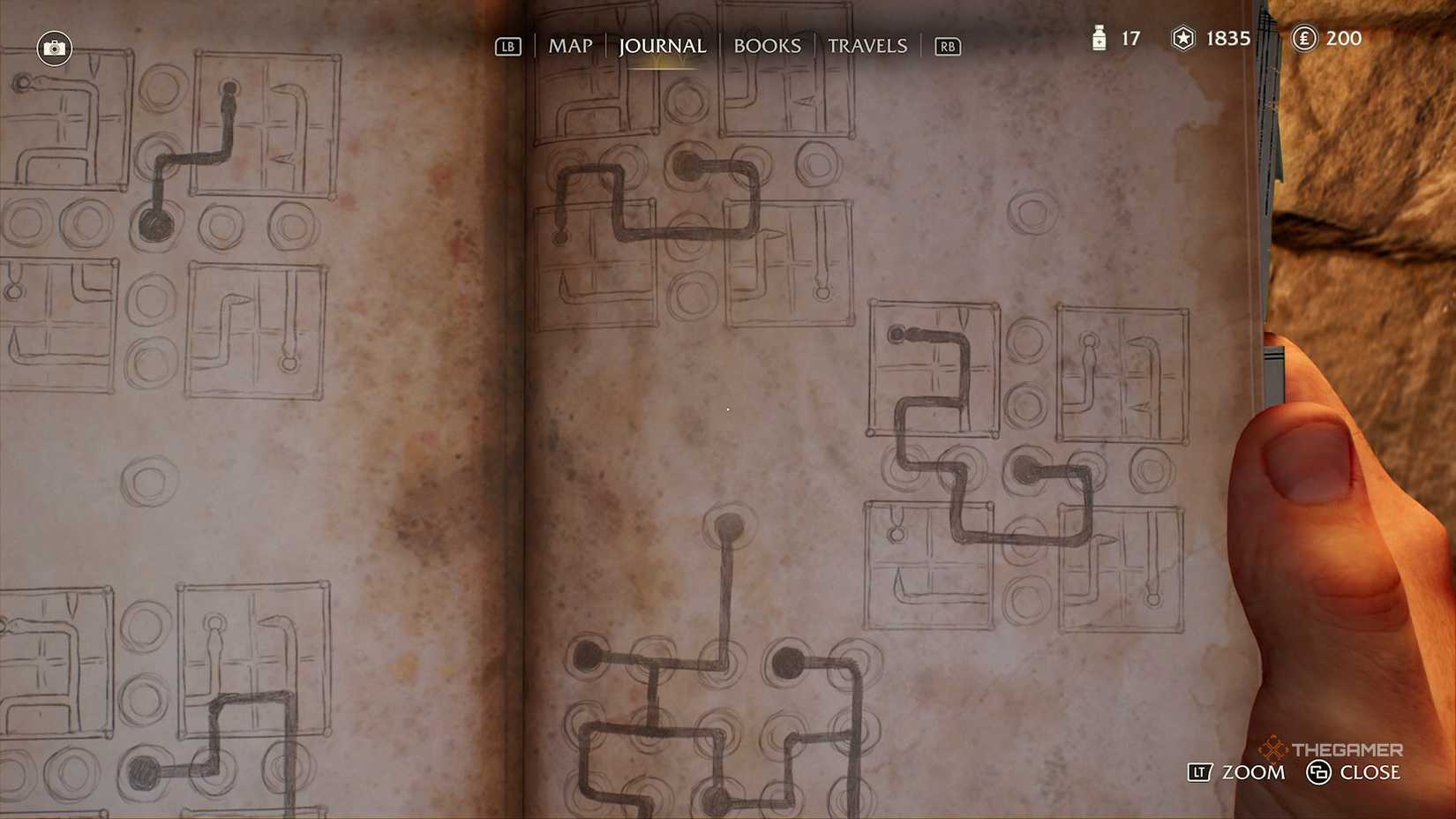Click the camera screenshot icon
1456x819 pixels.
click(54, 49)
